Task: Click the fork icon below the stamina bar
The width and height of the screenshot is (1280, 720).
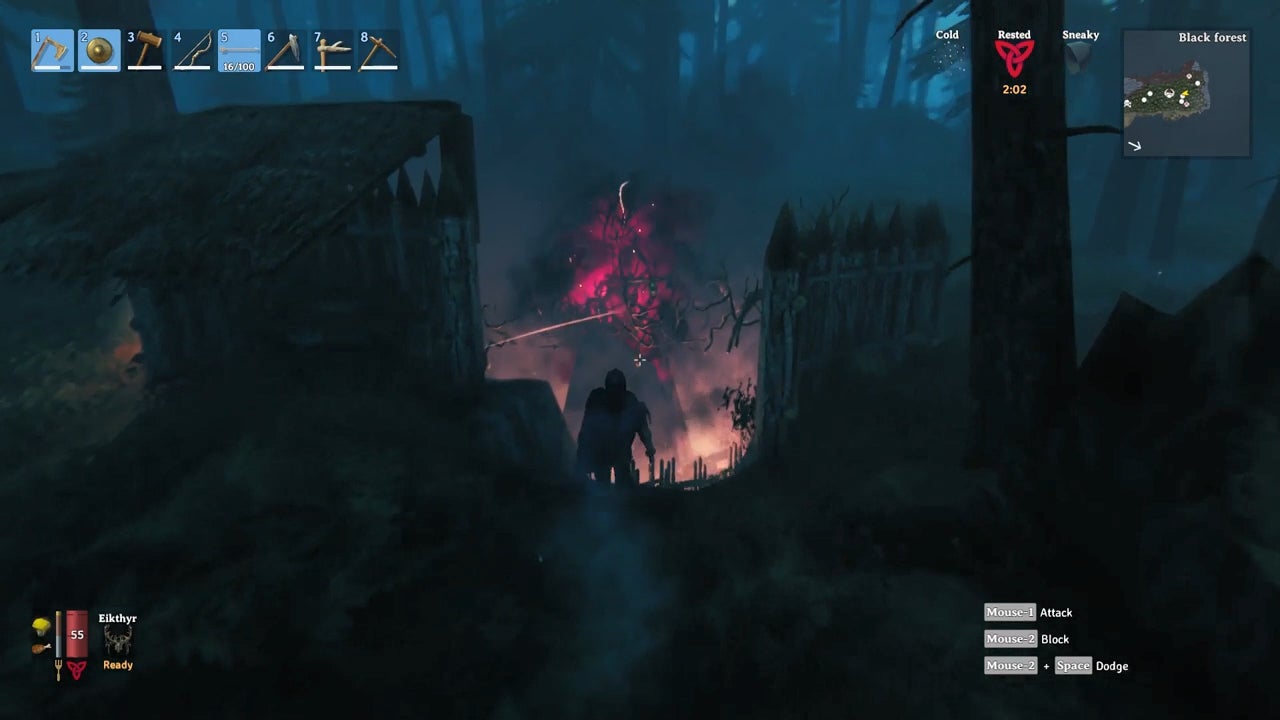Action: 59,668
